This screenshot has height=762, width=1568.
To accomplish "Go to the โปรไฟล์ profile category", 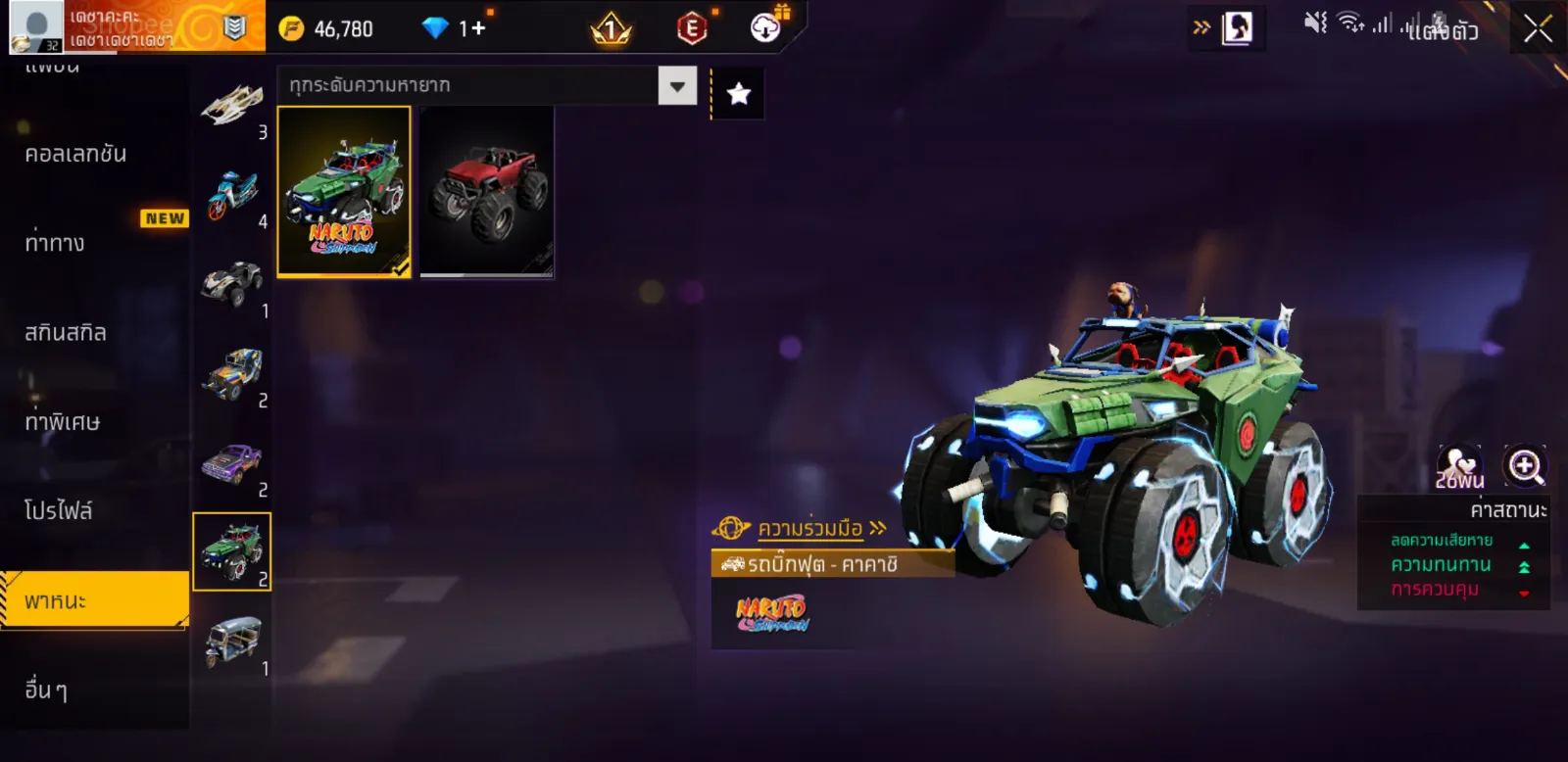I will 59,510.
